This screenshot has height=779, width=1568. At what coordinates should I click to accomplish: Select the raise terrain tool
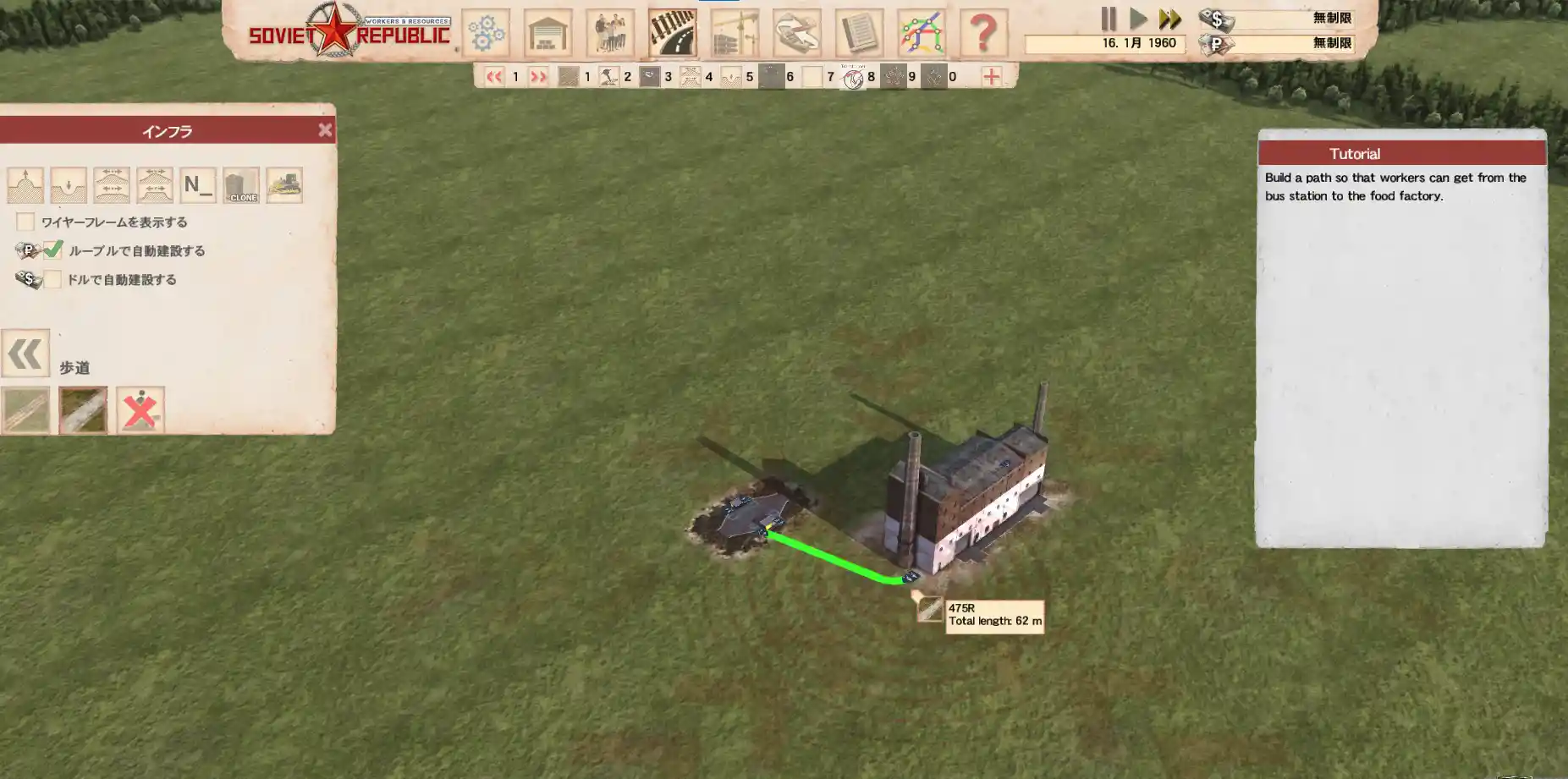(x=25, y=185)
